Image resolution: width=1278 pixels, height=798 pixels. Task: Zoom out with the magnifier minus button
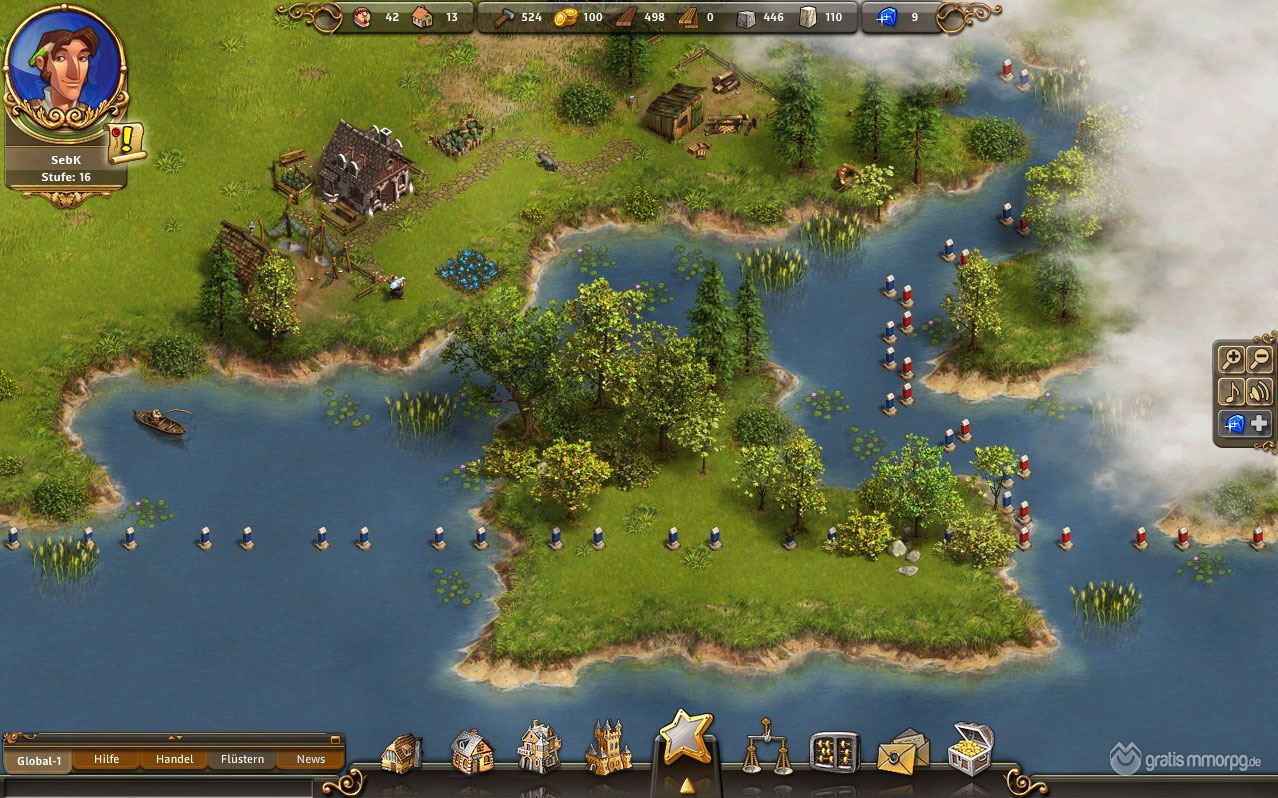tap(1259, 359)
